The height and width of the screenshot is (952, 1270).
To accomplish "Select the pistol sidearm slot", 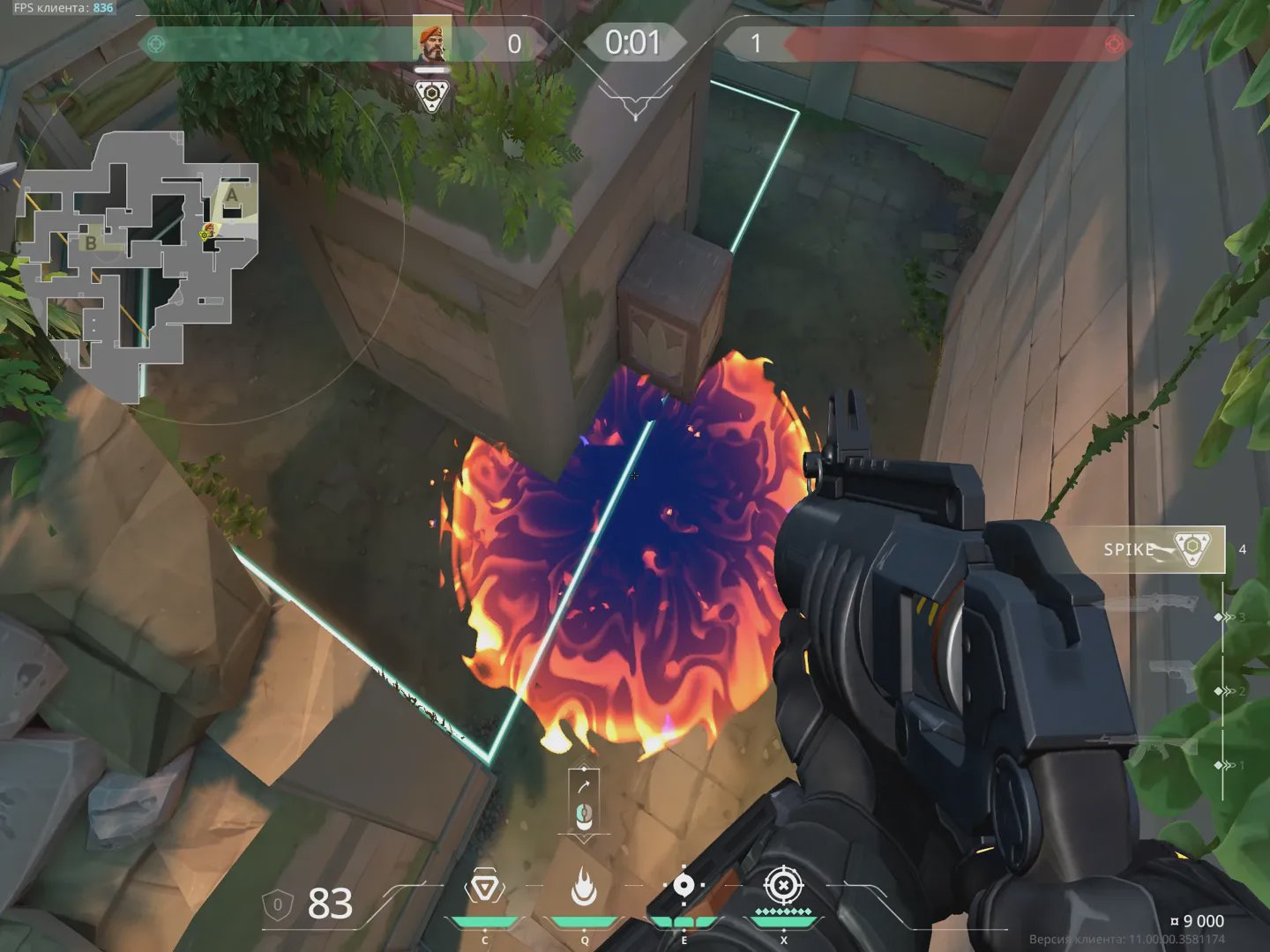I will [x=1175, y=675].
